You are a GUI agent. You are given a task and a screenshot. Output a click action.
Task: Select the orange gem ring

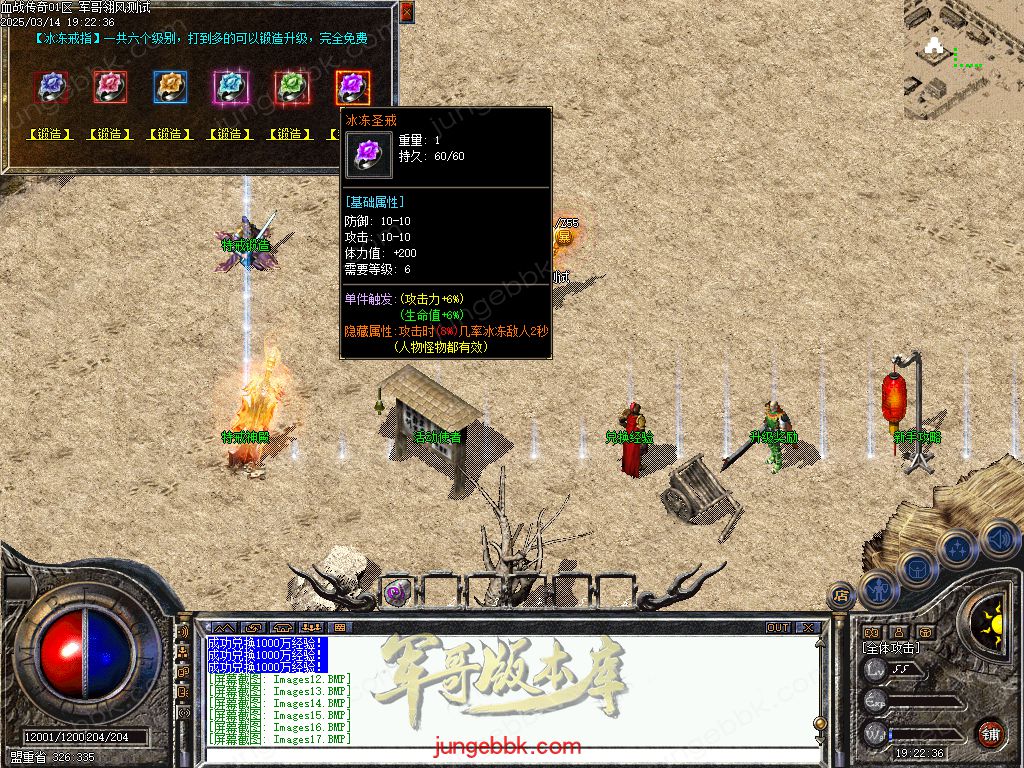click(x=170, y=87)
